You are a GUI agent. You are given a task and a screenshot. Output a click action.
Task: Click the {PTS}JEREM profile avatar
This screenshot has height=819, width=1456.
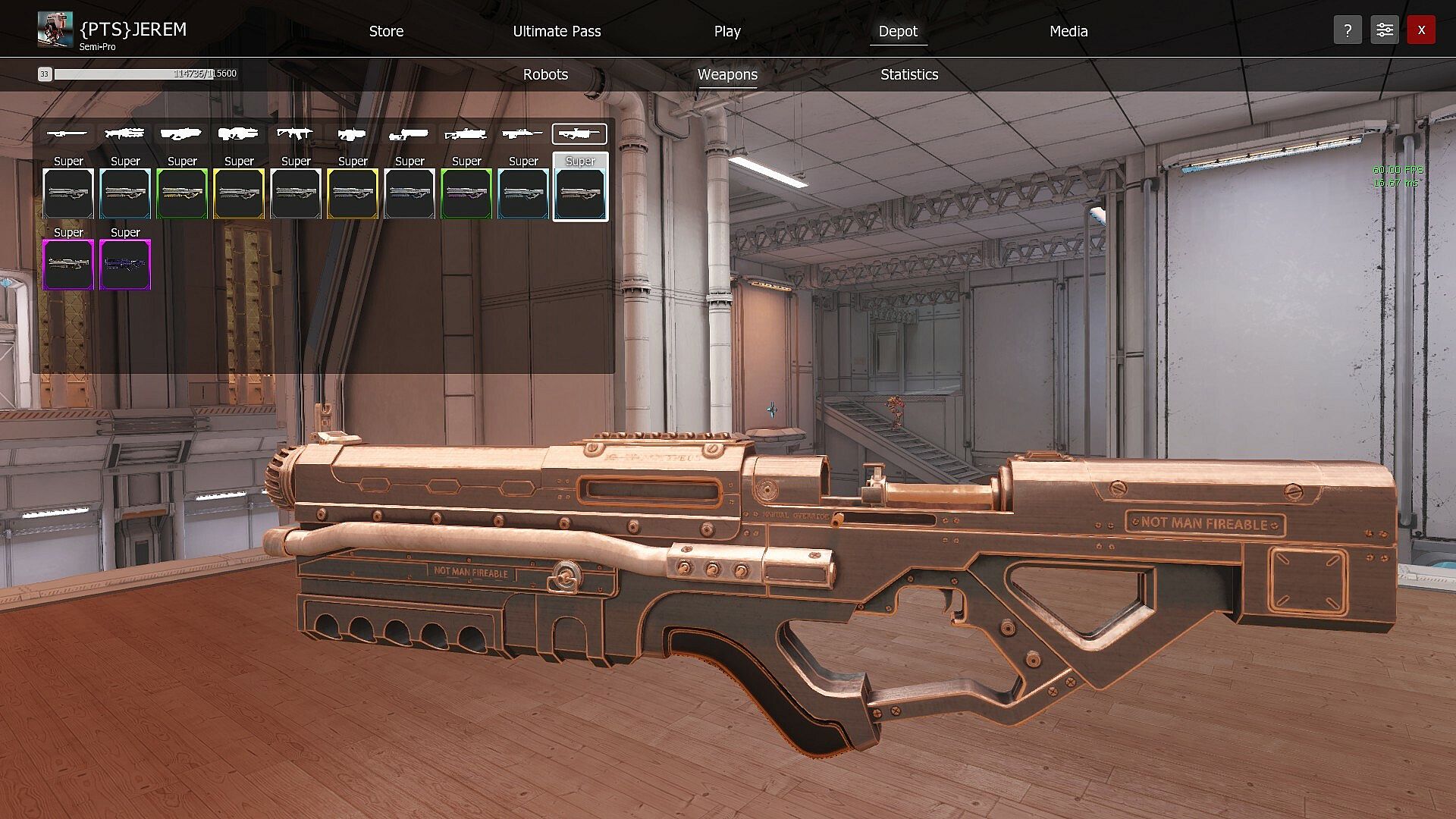pyautogui.click(x=55, y=30)
